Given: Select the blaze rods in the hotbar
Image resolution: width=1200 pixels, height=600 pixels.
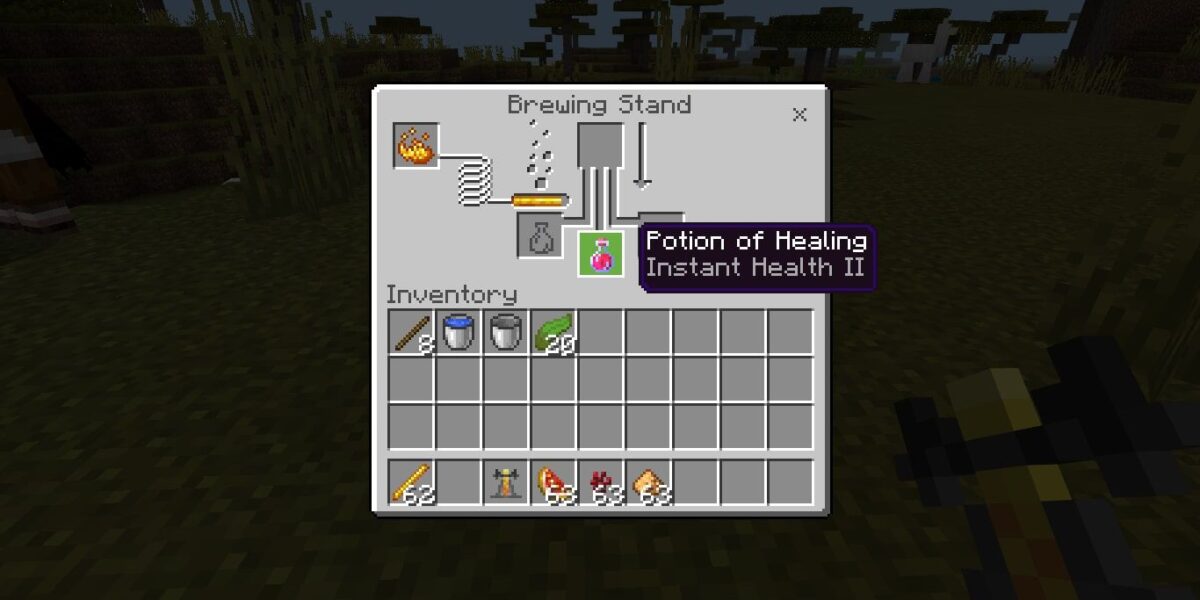Looking at the screenshot, I should (x=410, y=482).
